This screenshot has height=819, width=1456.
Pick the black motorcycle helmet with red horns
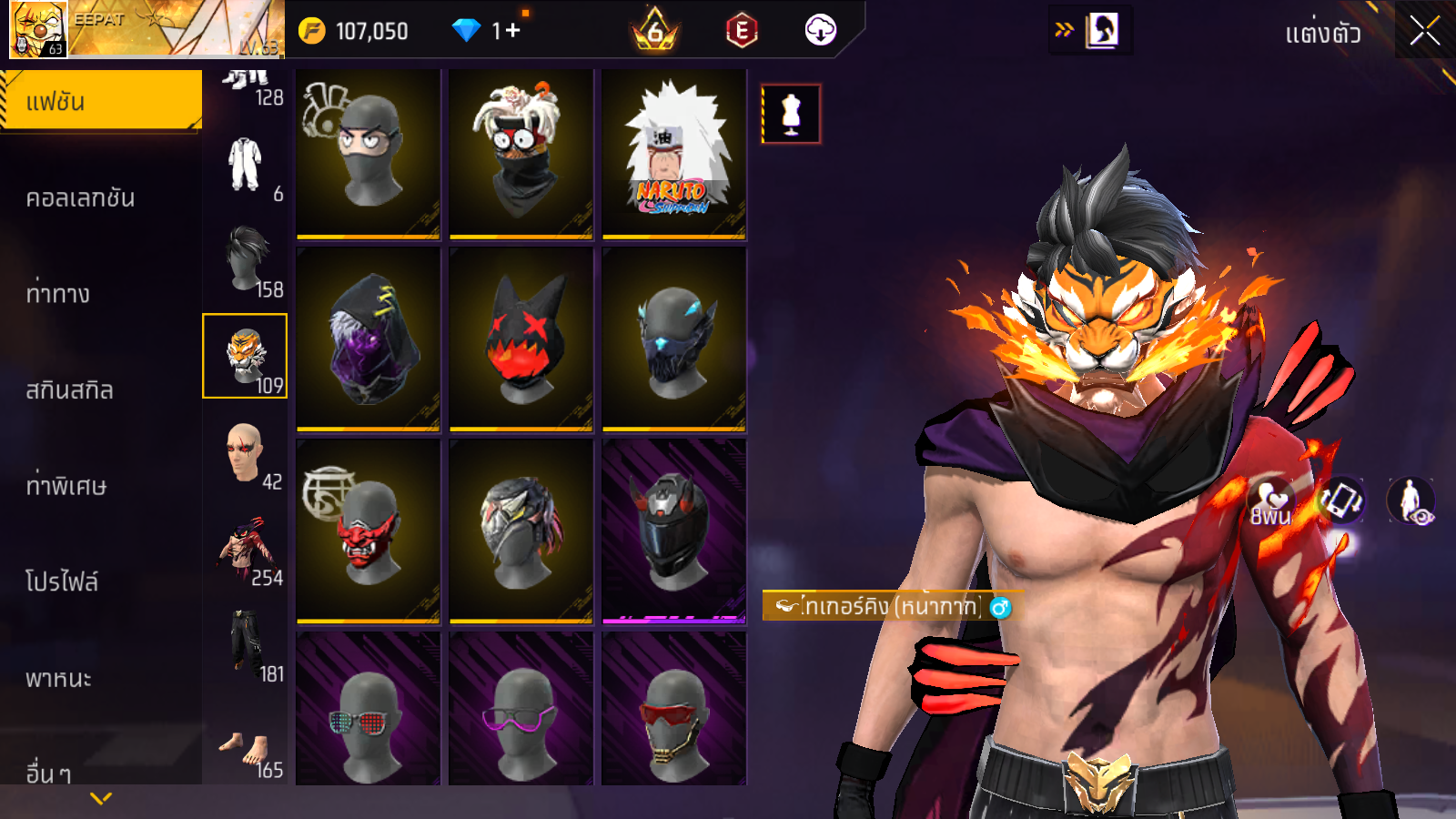[673, 531]
